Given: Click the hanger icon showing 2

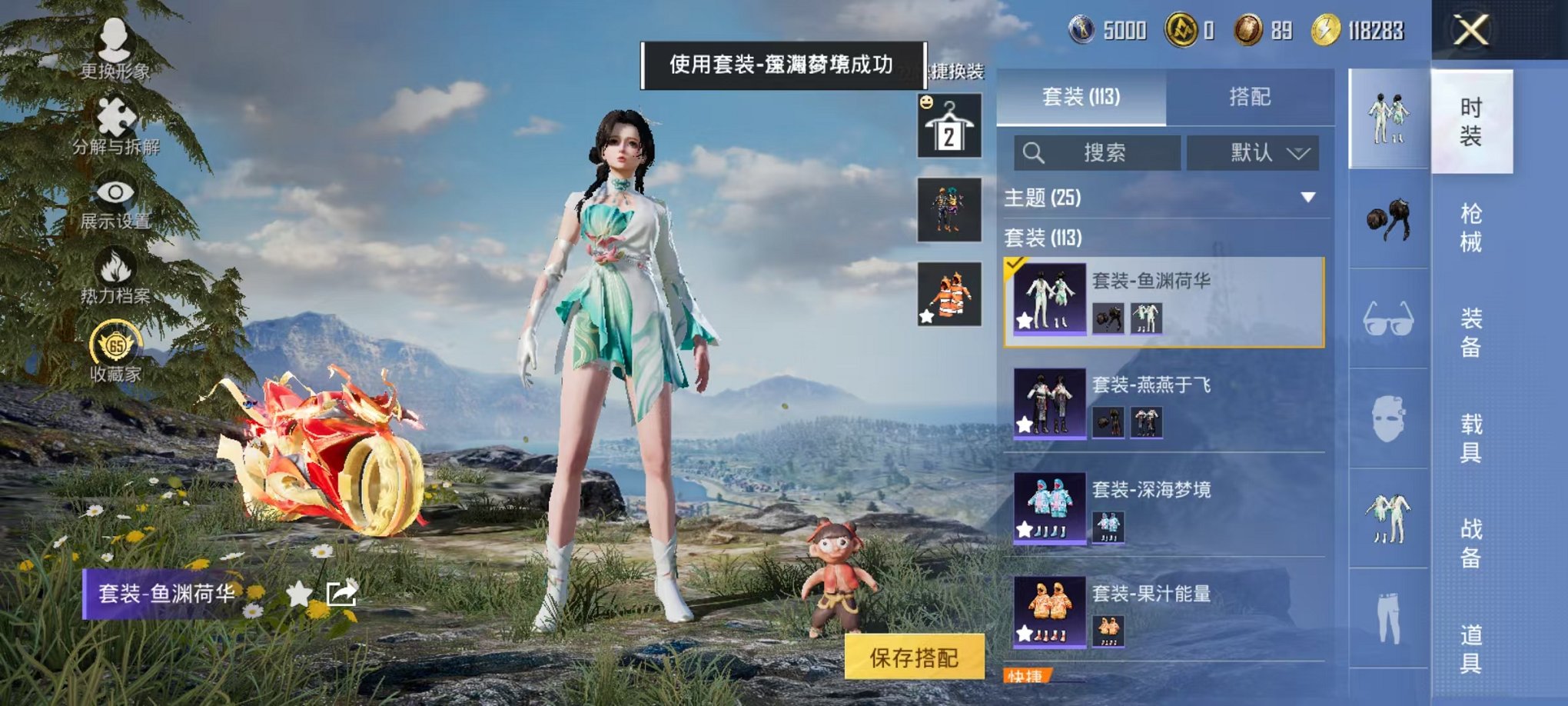Looking at the screenshot, I should click(x=949, y=125).
